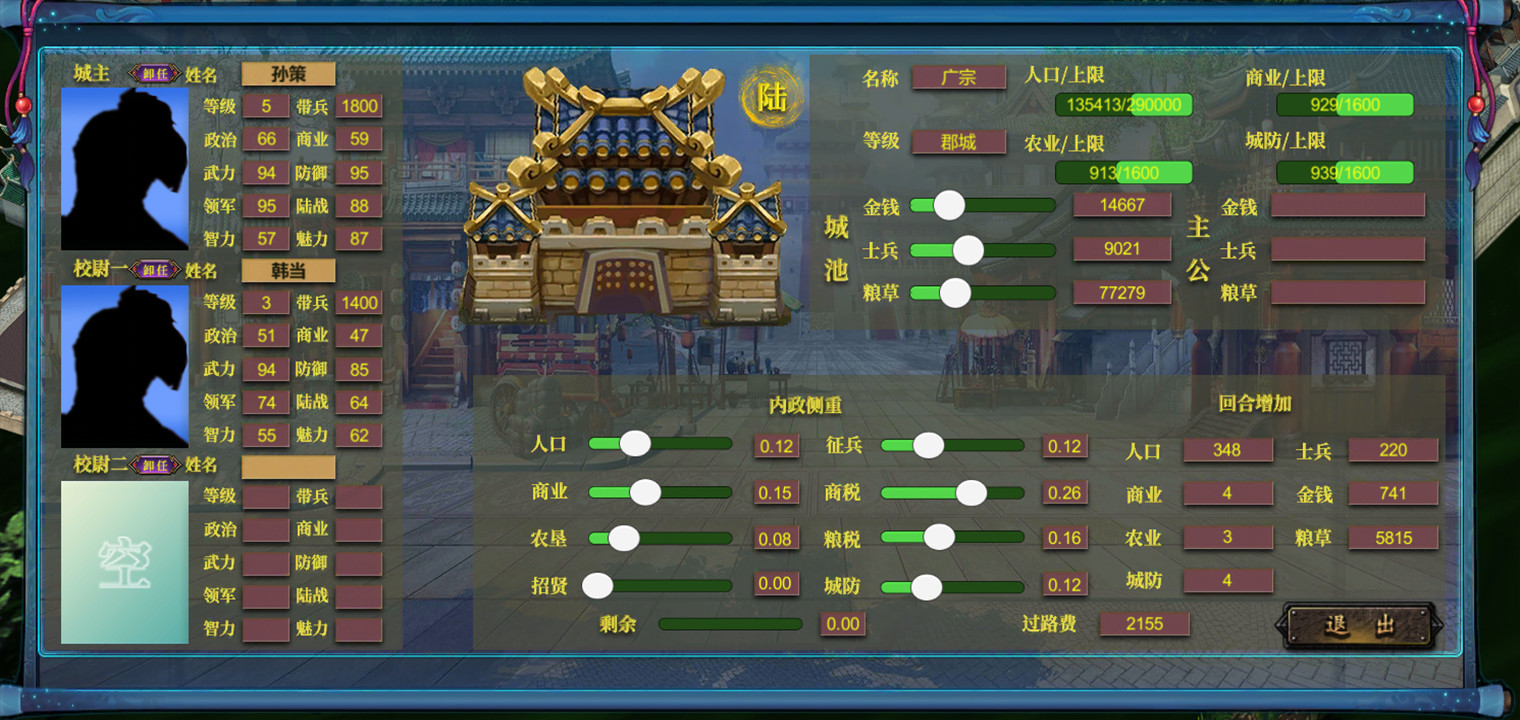1520x720 pixels.
Task: Click the 过路费 value field showing 2155
Action: [1143, 624]
